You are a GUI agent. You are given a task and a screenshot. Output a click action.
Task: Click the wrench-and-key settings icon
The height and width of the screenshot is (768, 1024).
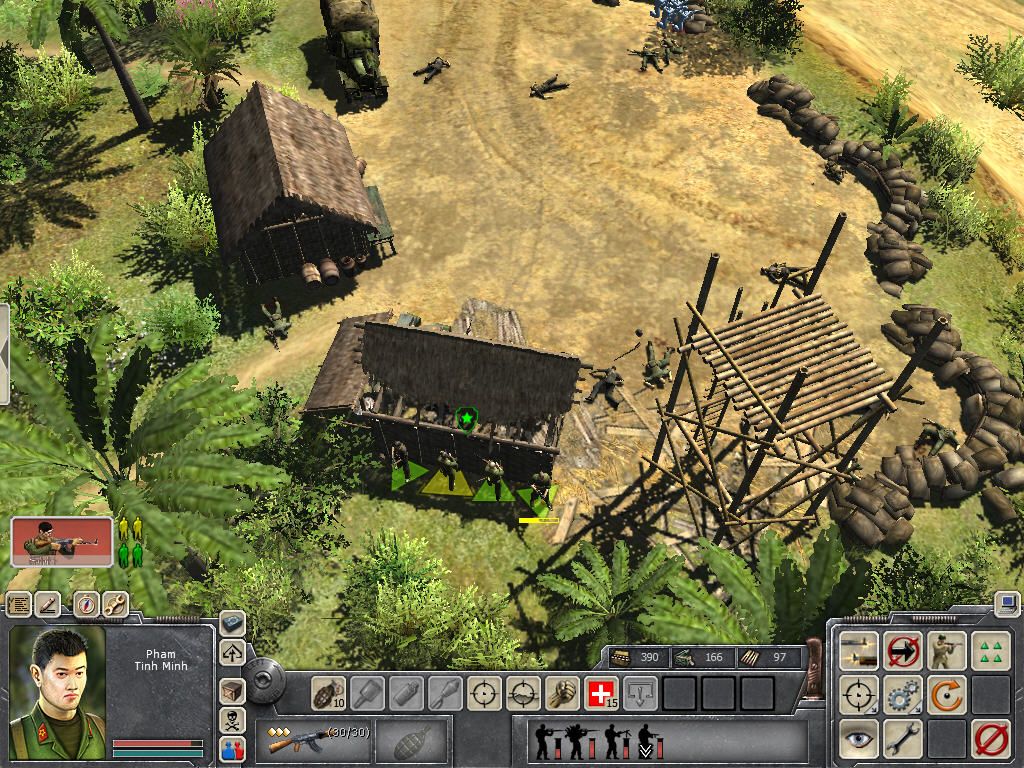pyautogui.click(x=114, y=604)
